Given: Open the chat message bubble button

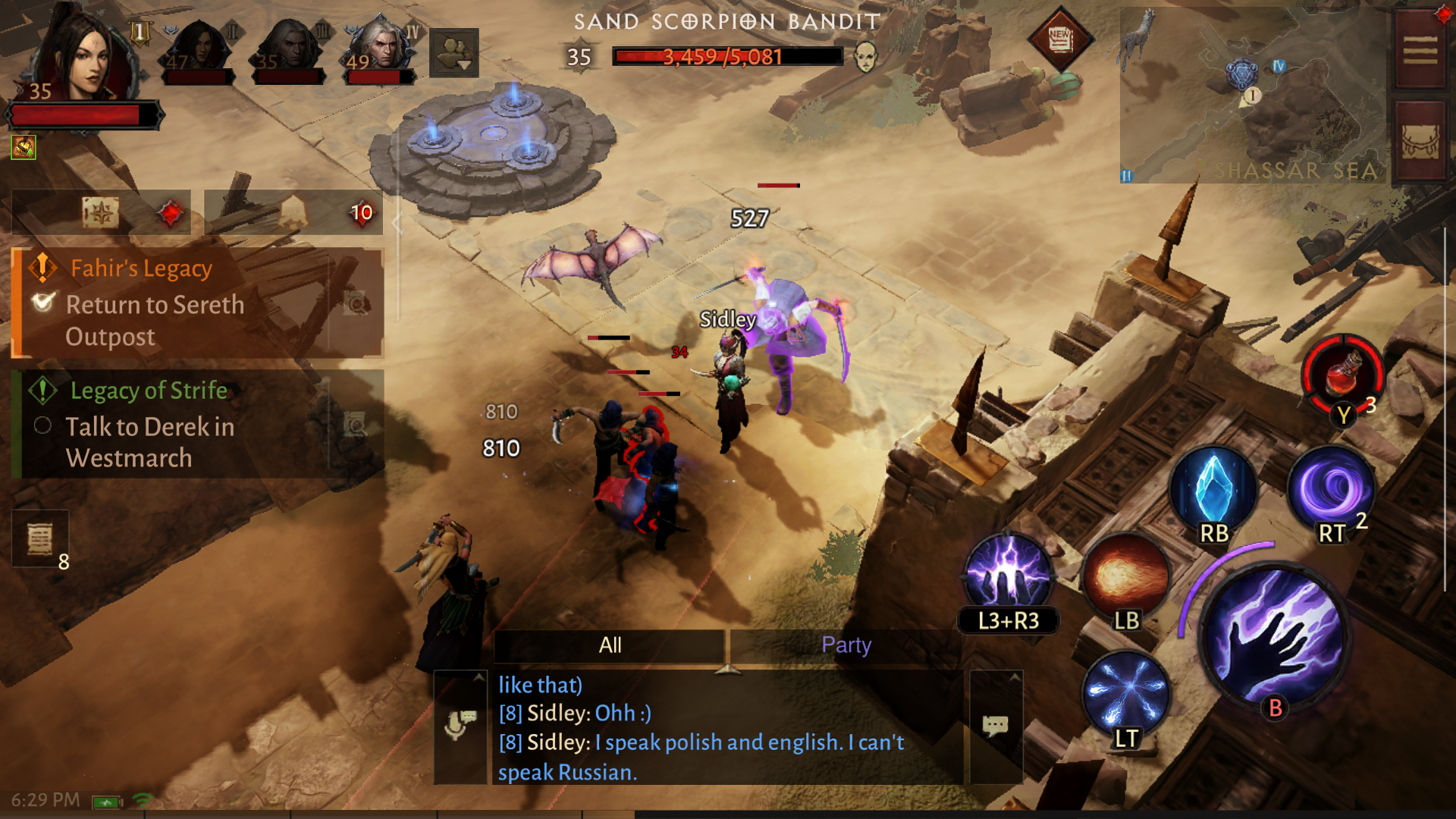Looking at the screenshot, I should tap(995, 726).
